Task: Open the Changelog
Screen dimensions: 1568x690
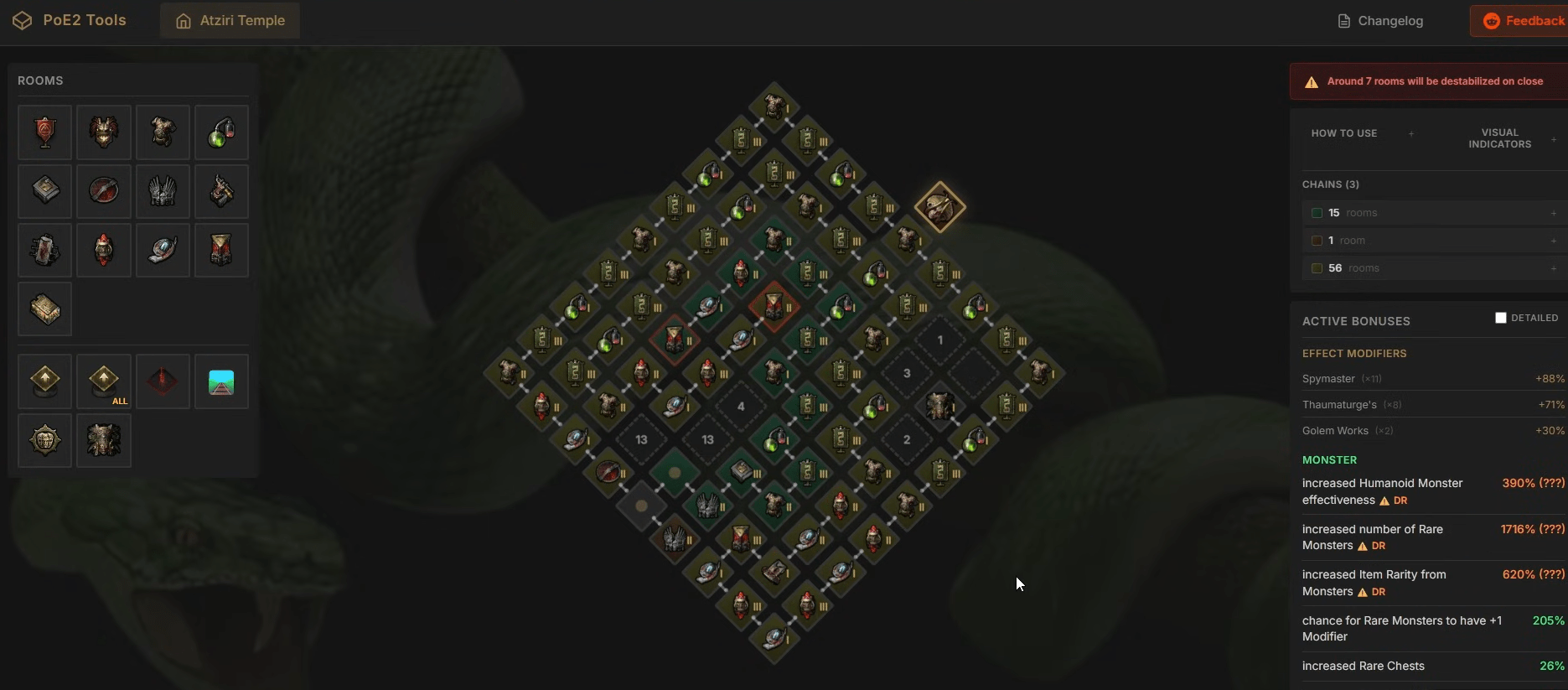Action: pos(1380,21)
